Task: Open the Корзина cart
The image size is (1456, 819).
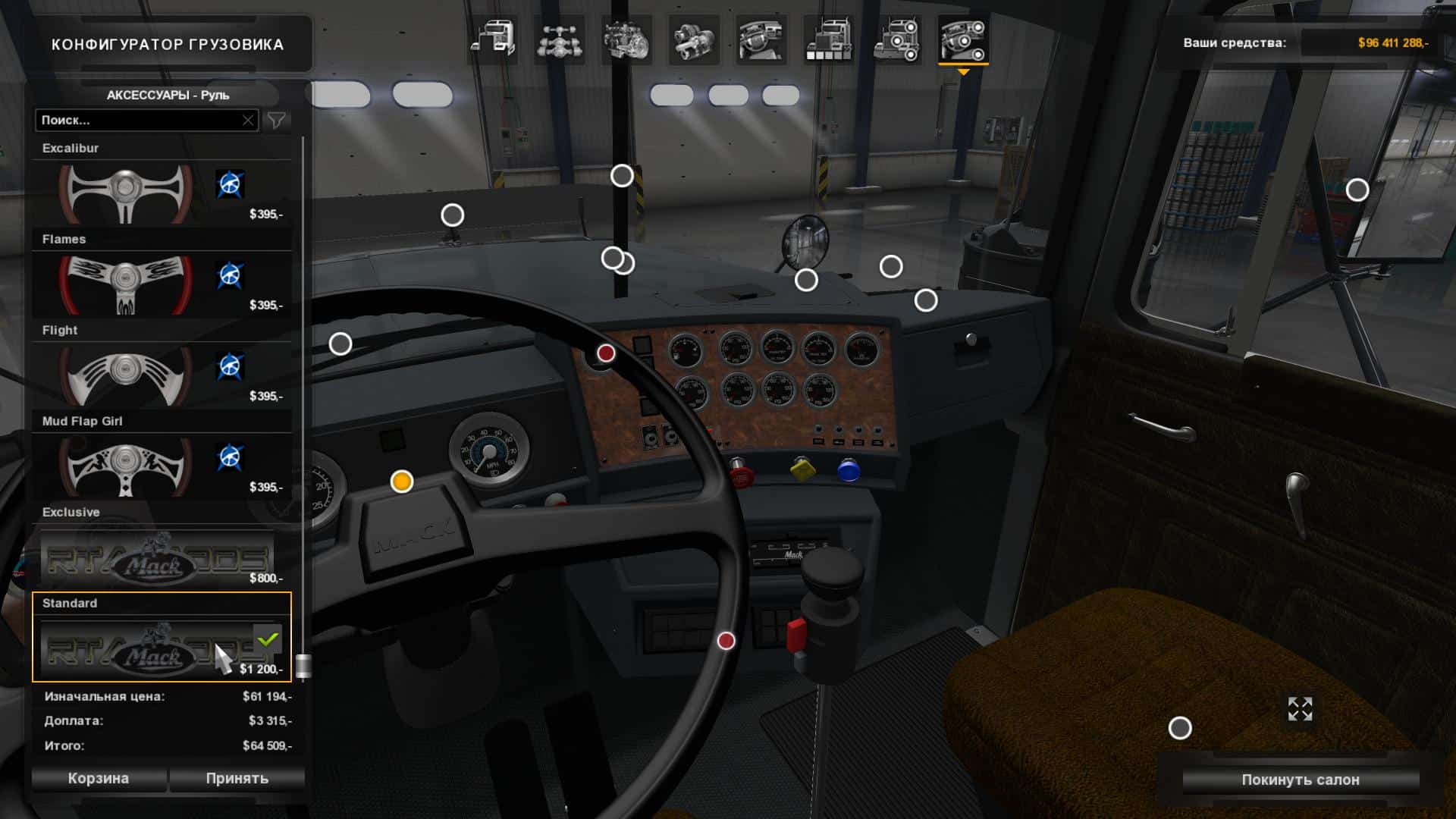Action: 99,779
